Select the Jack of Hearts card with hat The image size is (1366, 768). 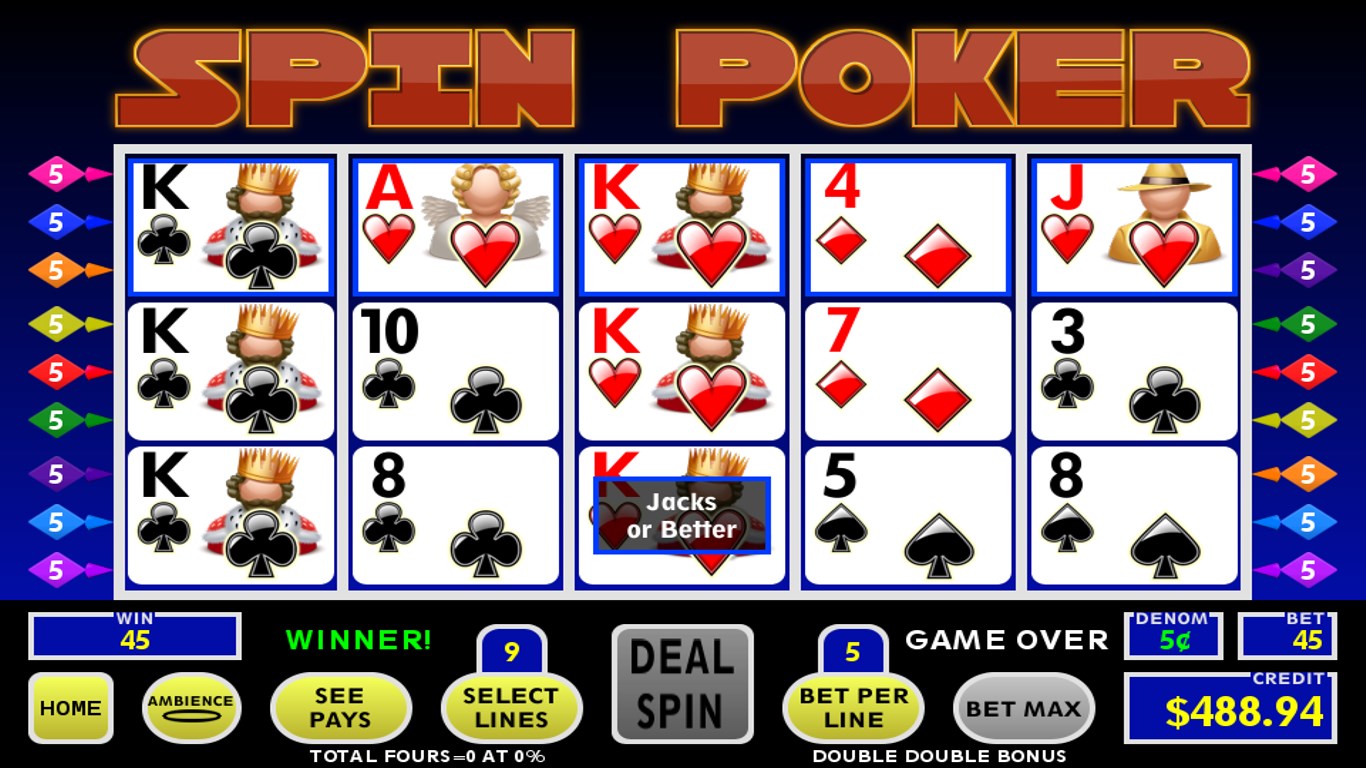[1133, 225]
